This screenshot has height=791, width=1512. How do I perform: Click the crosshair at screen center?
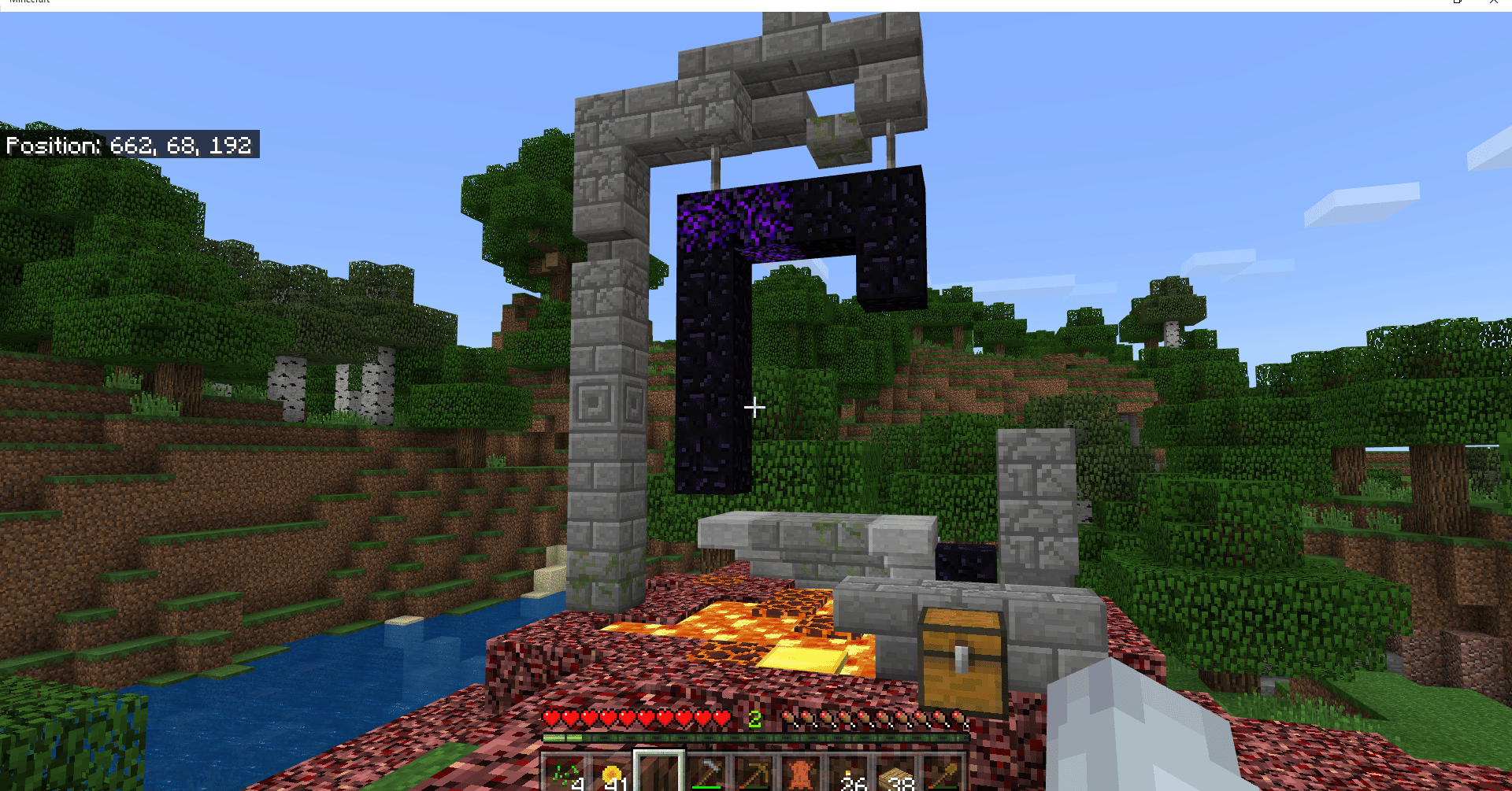pyautogui.click(x=754, y=407)
